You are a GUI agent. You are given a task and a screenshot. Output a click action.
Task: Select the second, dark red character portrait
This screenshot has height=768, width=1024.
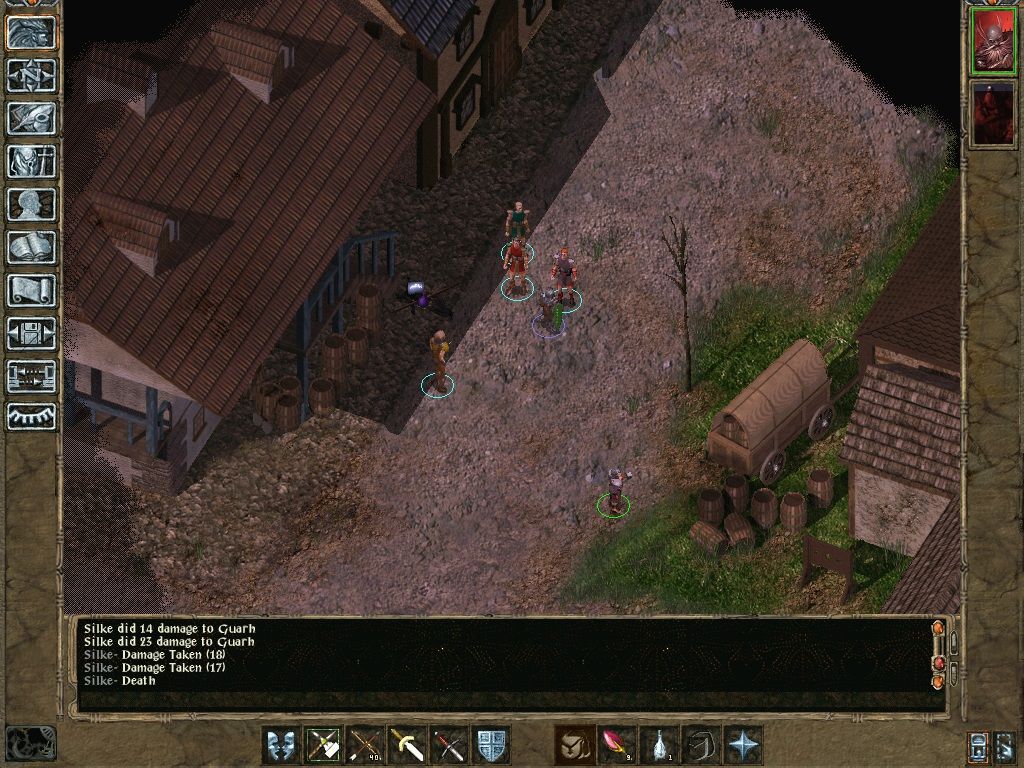[x=992, y=112]
